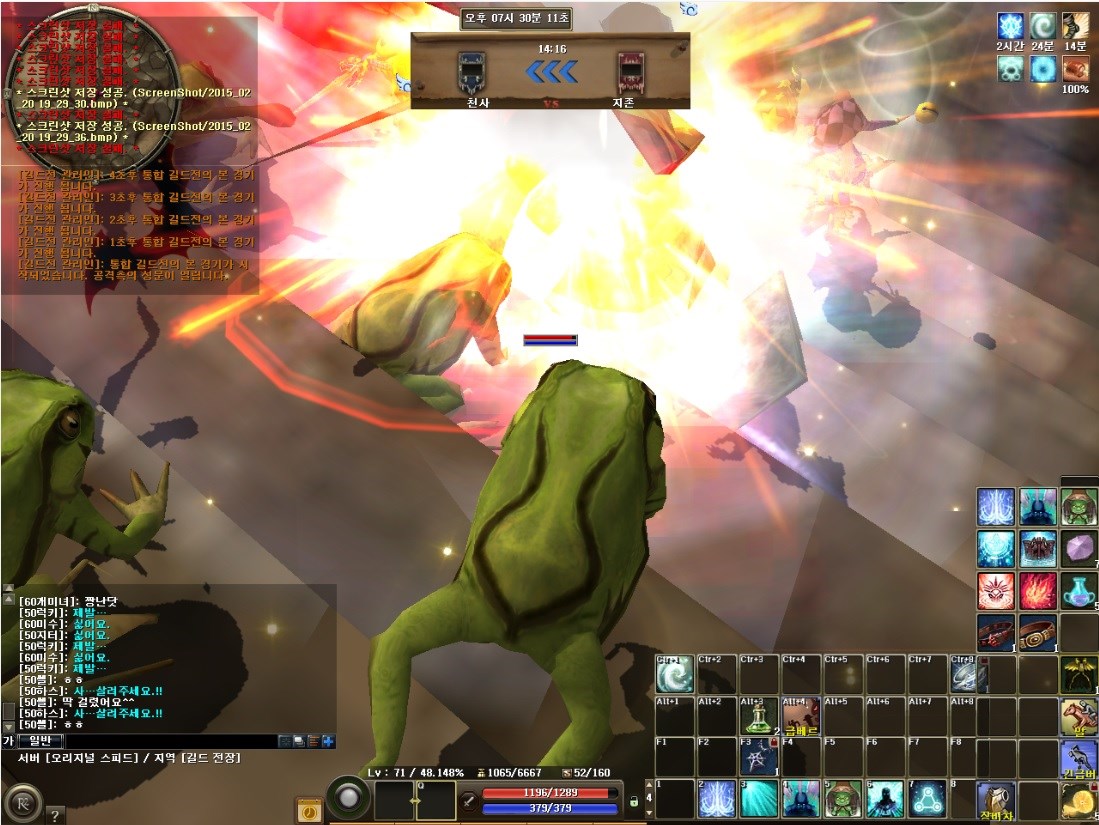Toggle the hotbar padlock icon
This screenshot has width=1099, height=825.
click(633, 801)
